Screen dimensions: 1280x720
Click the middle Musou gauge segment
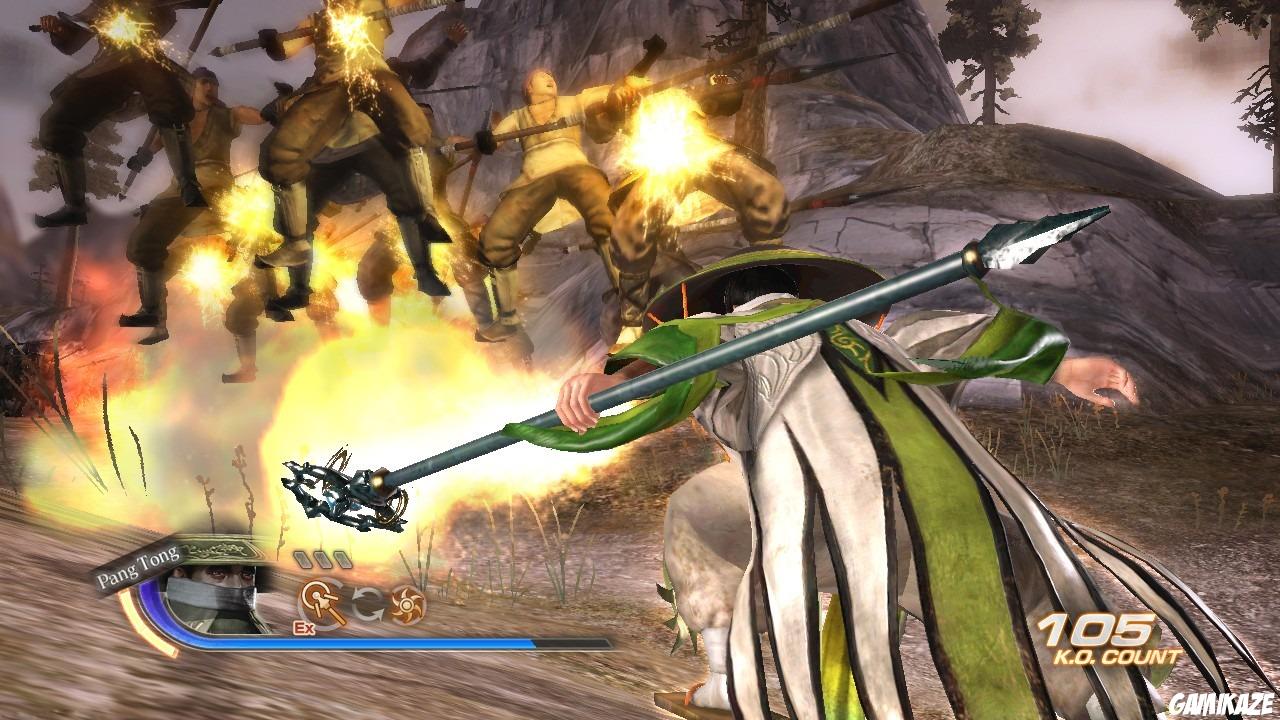click(x=322, y=559)
